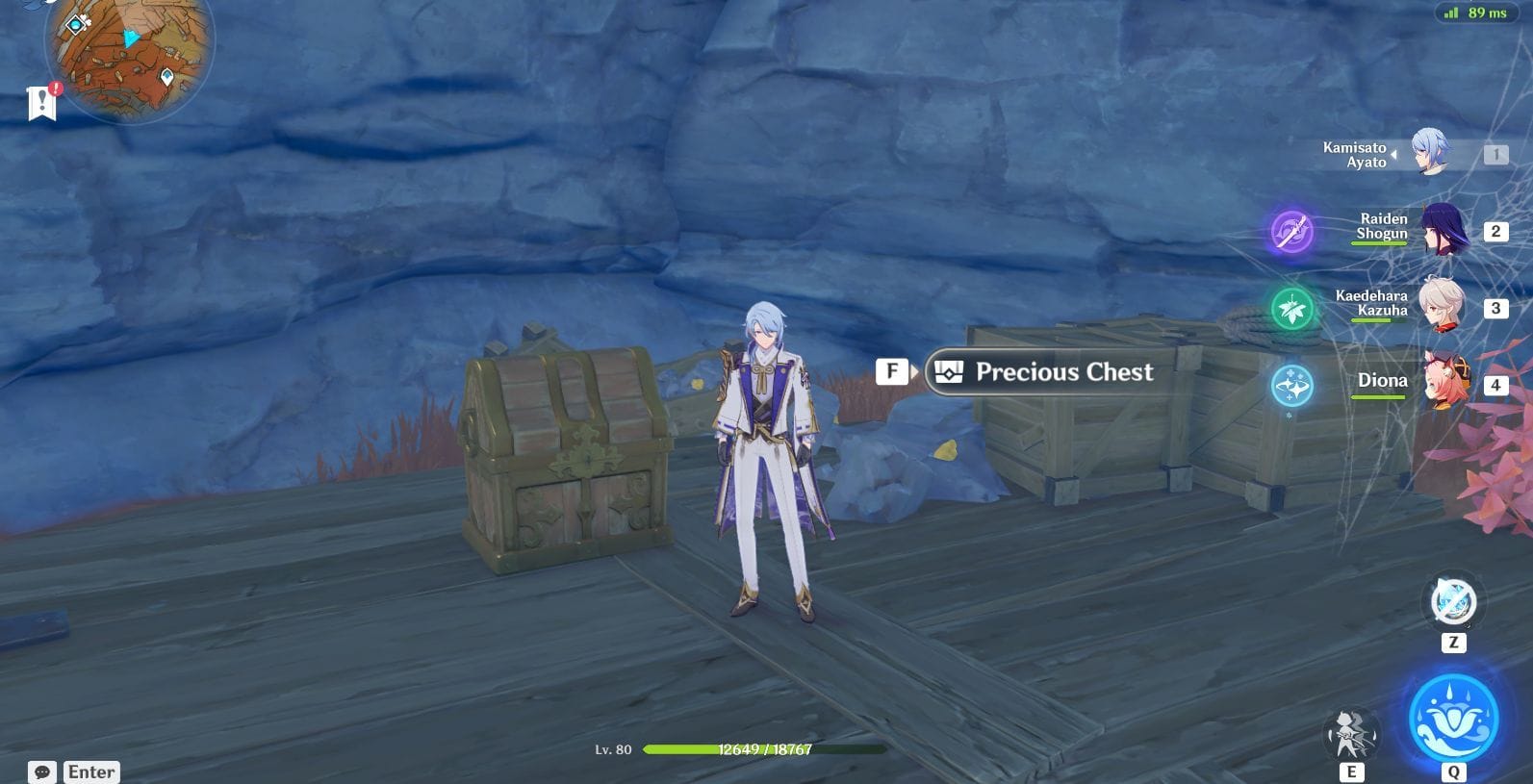The image size is (1533, 784).
Task: Activate the Elemental Burst Q icon
Action: click(1456, 718)
